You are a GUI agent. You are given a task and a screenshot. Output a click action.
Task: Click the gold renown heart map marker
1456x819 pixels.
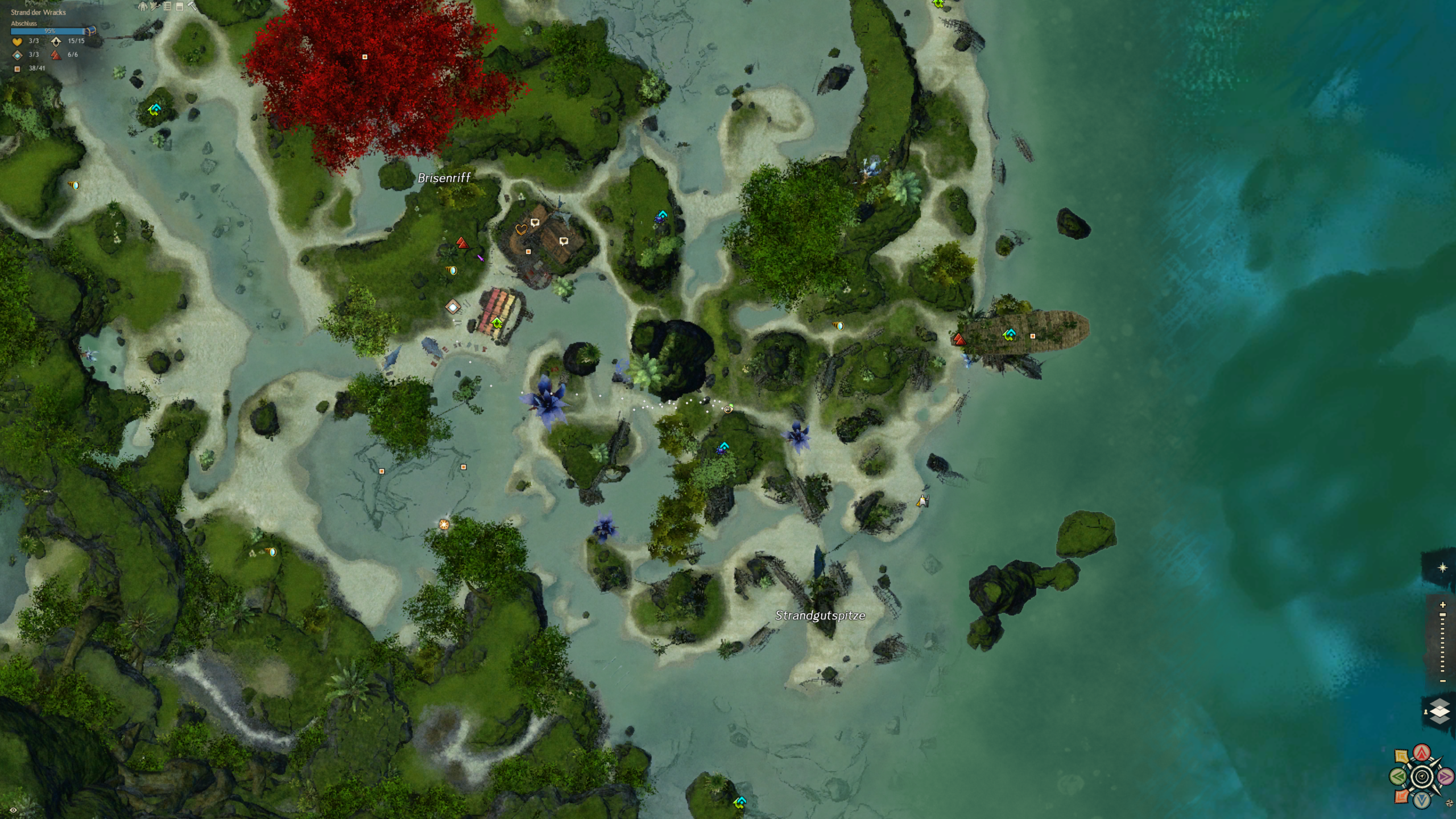(x=520, y=230)
